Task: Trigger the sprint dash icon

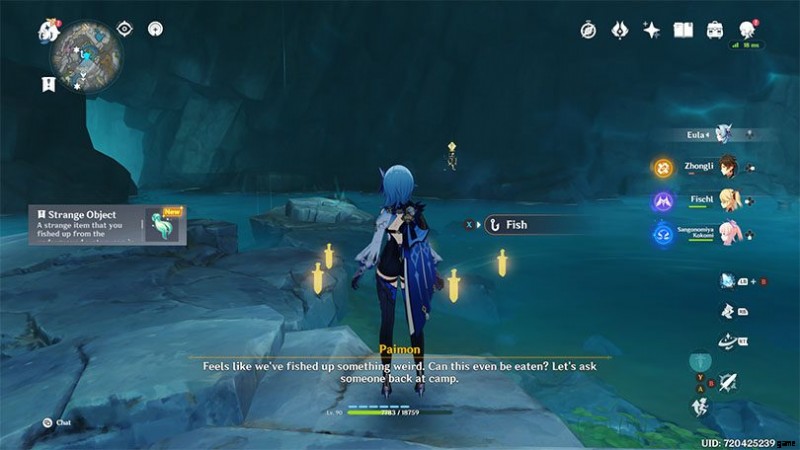Action: coord(701,406)
